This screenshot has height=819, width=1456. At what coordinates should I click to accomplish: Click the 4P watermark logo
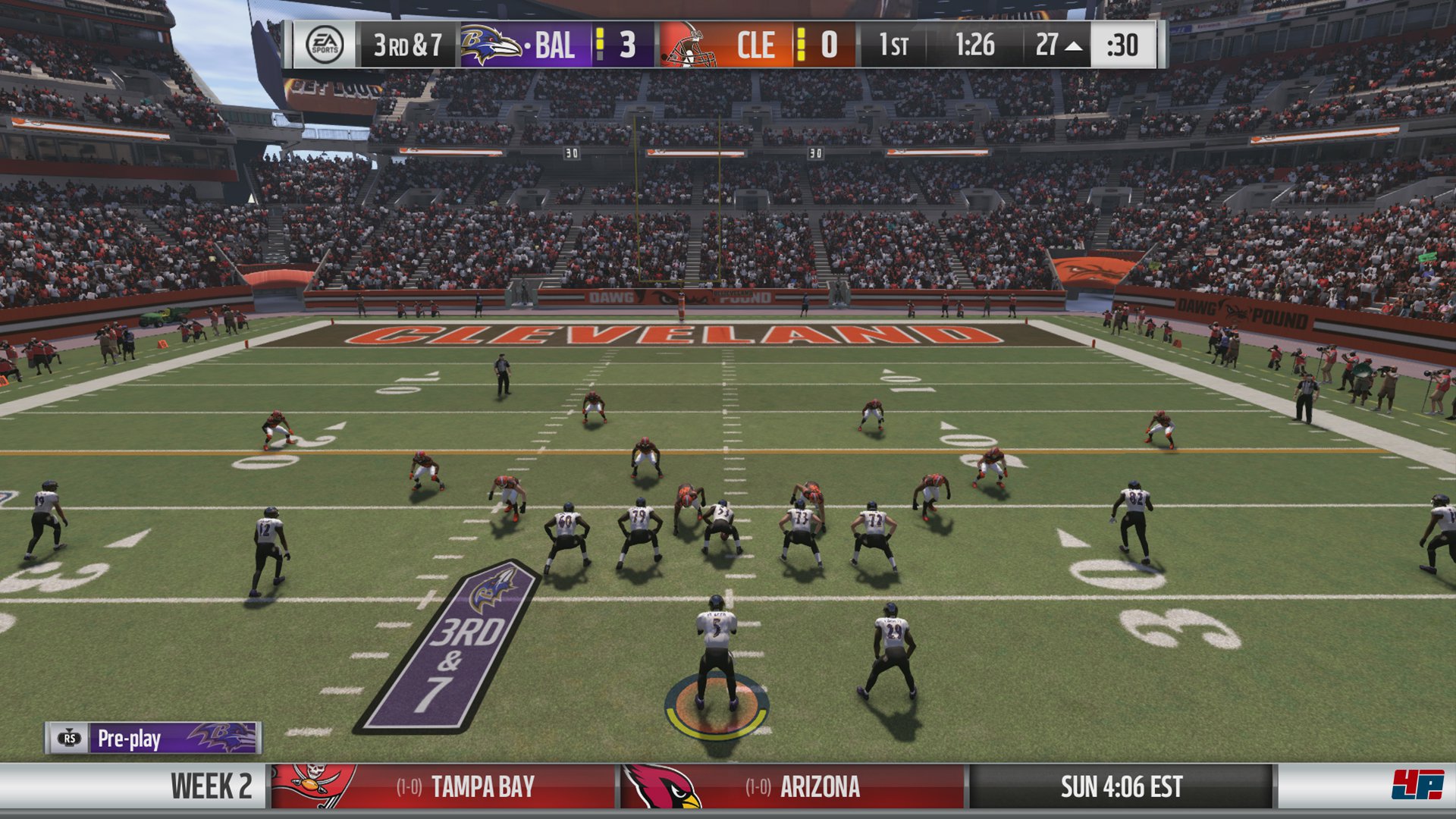pos(1417,785)
